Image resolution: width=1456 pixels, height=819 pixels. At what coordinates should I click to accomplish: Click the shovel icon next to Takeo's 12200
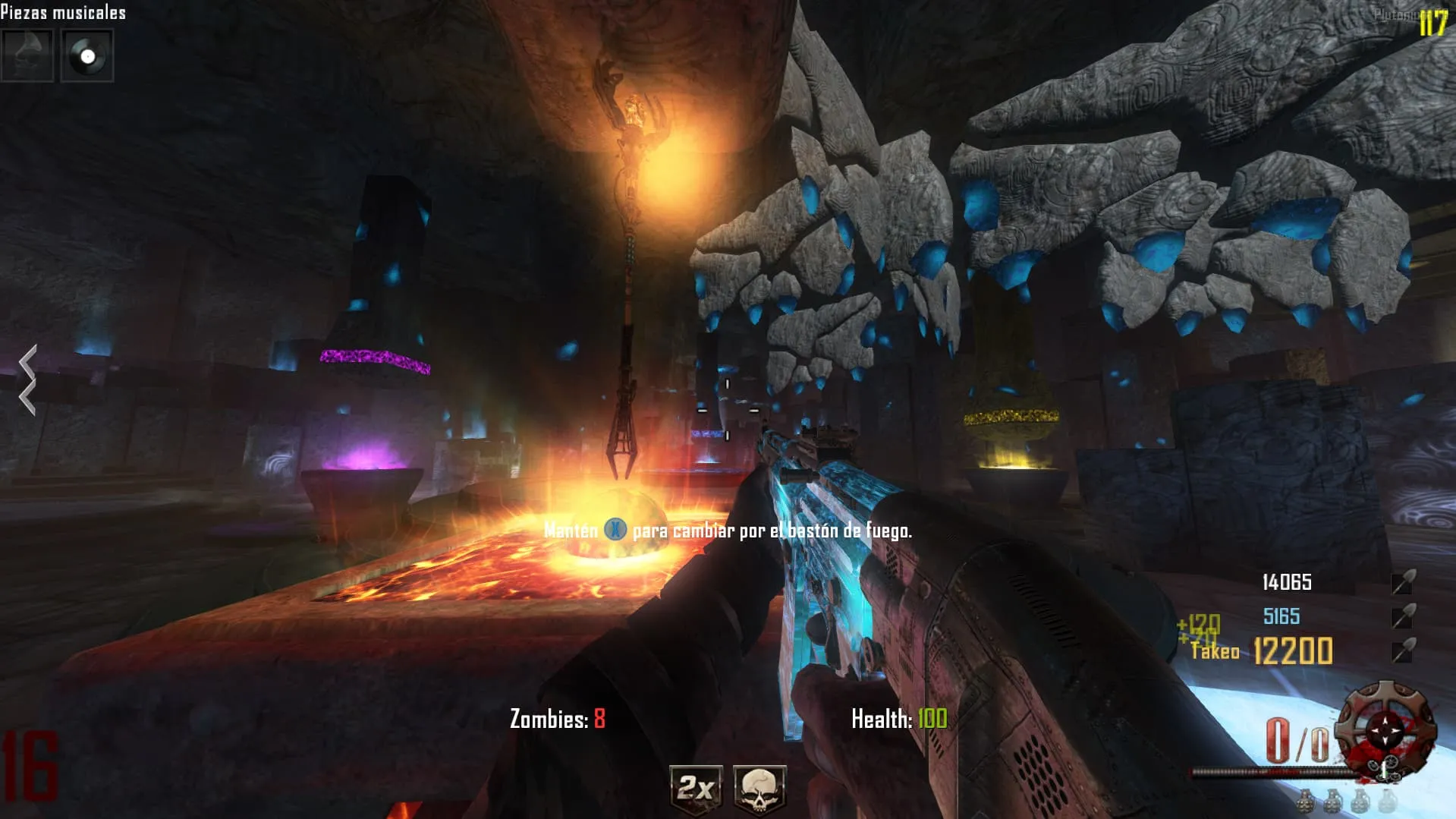pyautogui.click(x=1402, y=650)
